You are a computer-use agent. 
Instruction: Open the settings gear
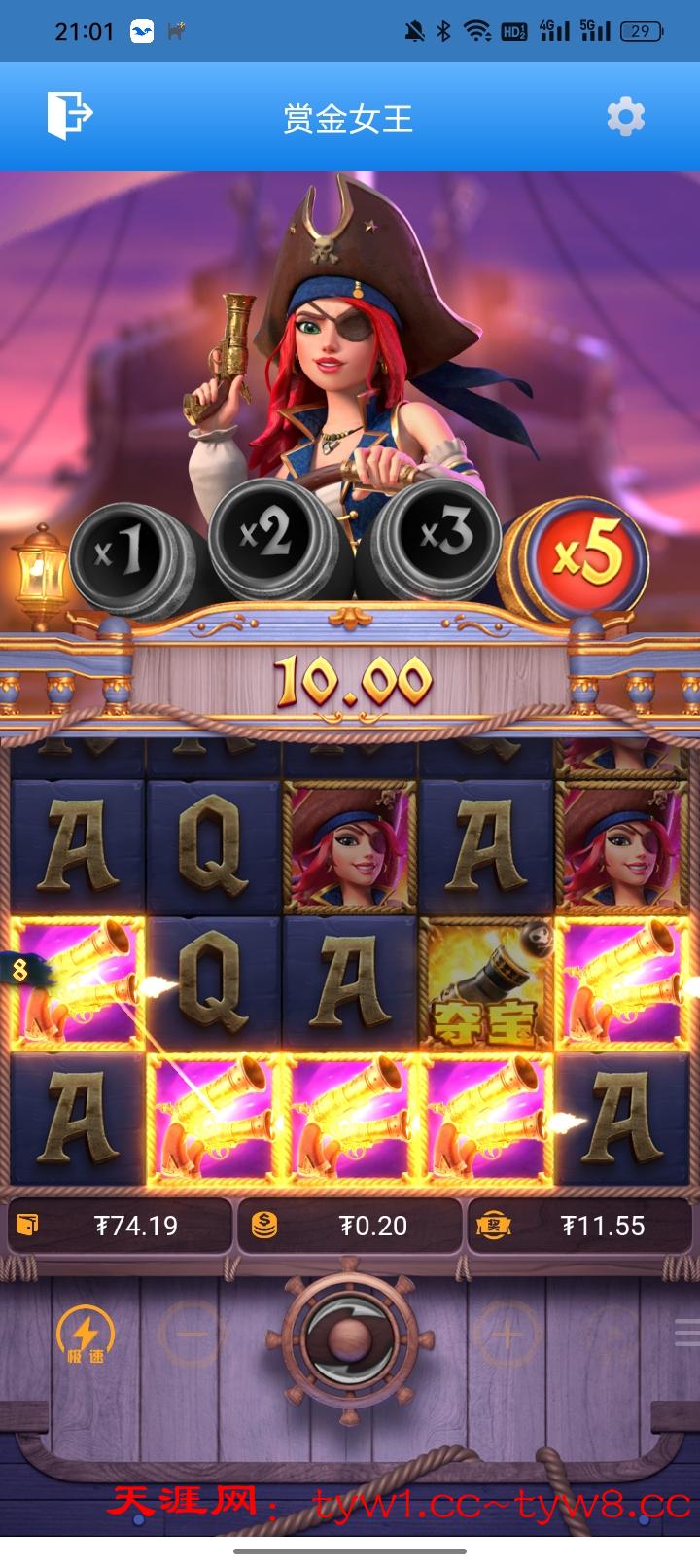625,118
